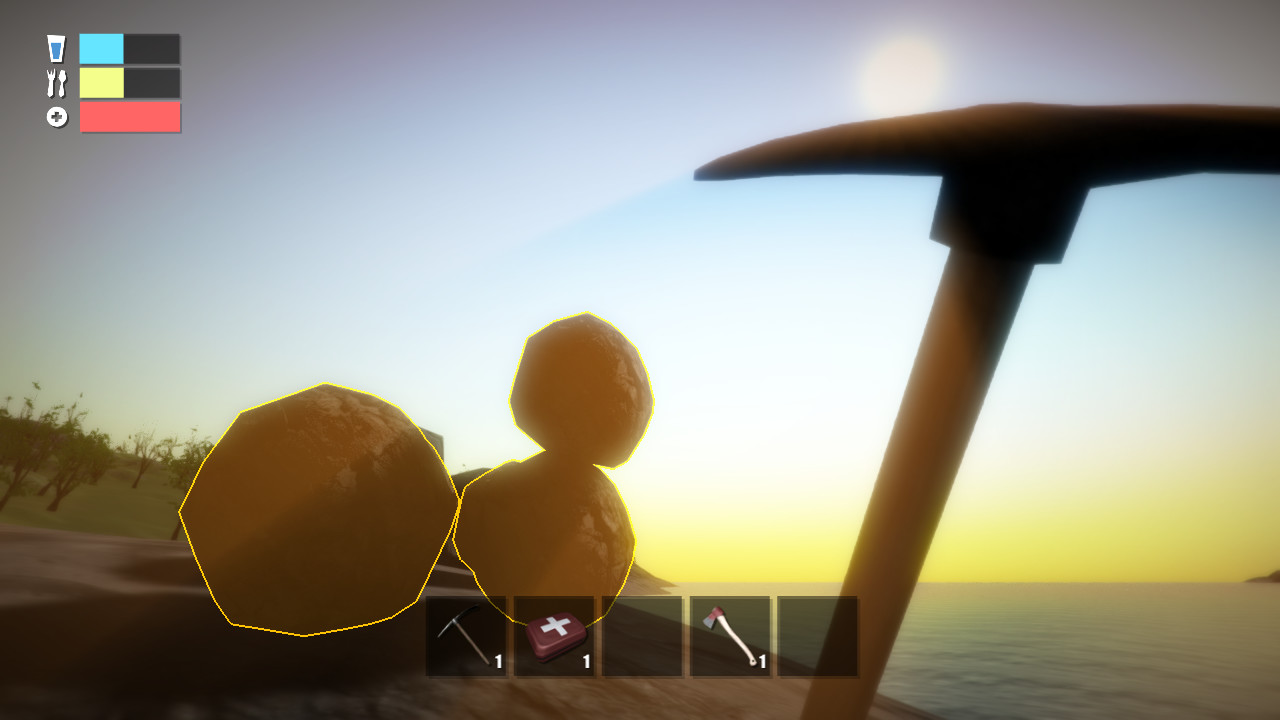Select the pickaxe in the hotbar
This screenshot has height=720, width=1280.
click(465, 635)
